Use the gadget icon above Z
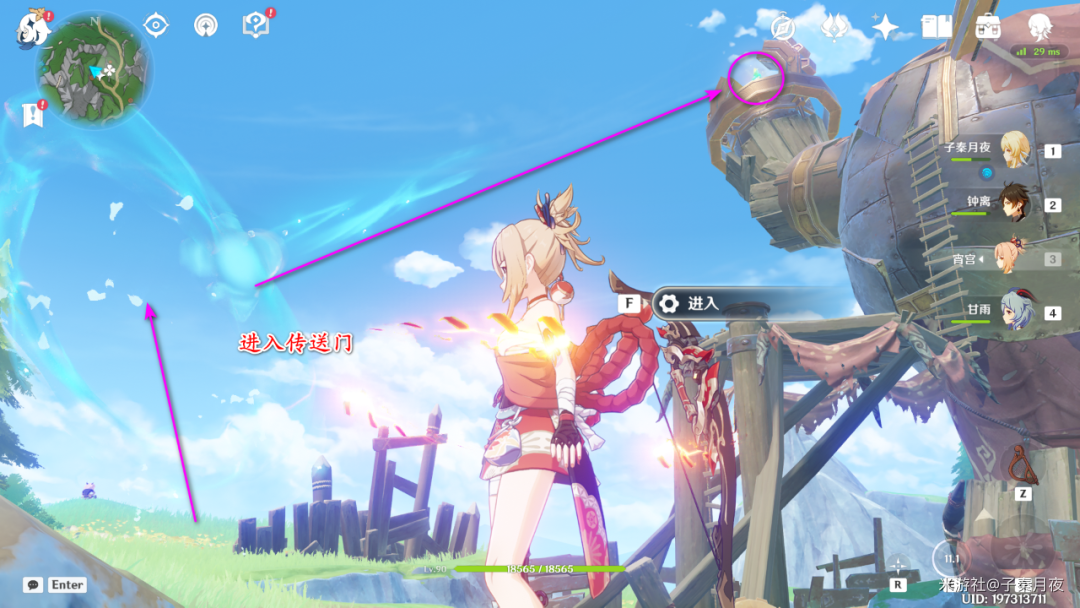This screenshot has height=608, width=1080. 1022,465
